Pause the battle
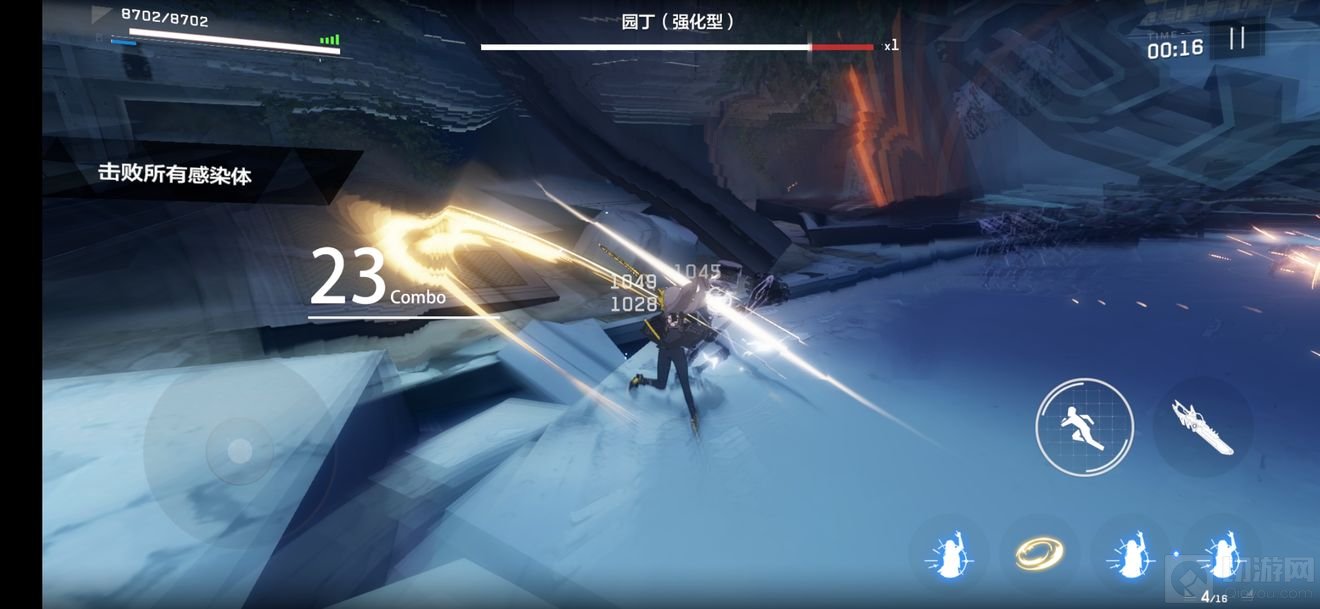Viewport: 1320px width, 609px height. point(1237,38)
